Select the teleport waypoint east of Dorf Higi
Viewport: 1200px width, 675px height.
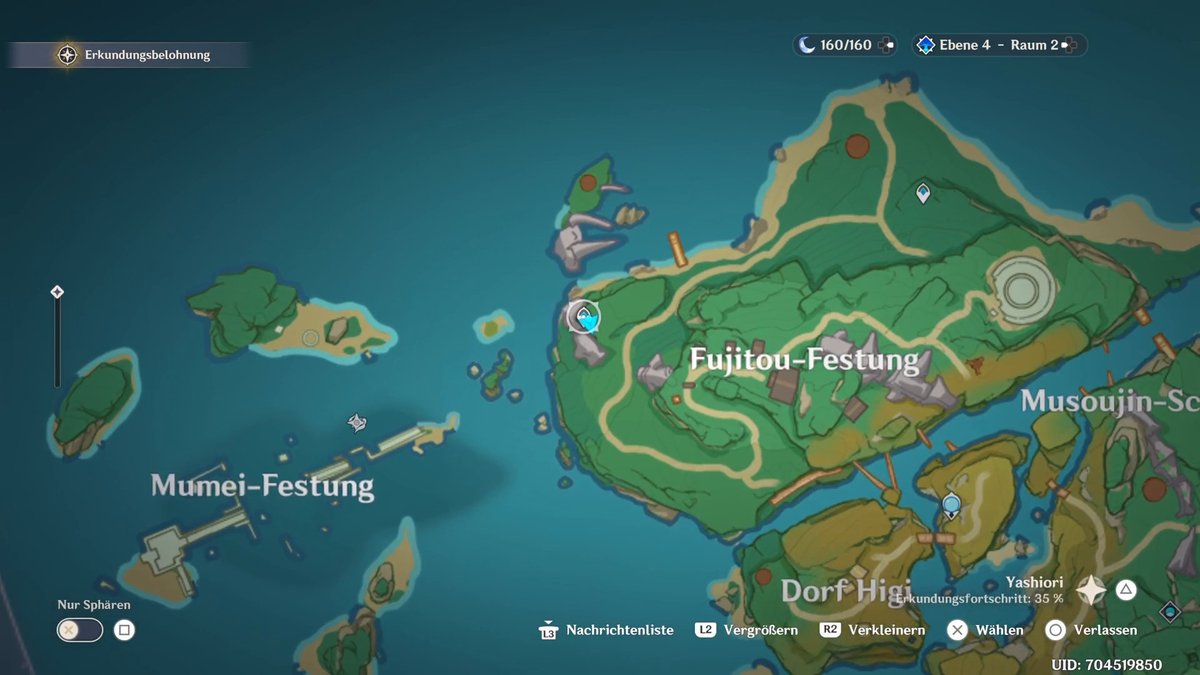[951, 506]
